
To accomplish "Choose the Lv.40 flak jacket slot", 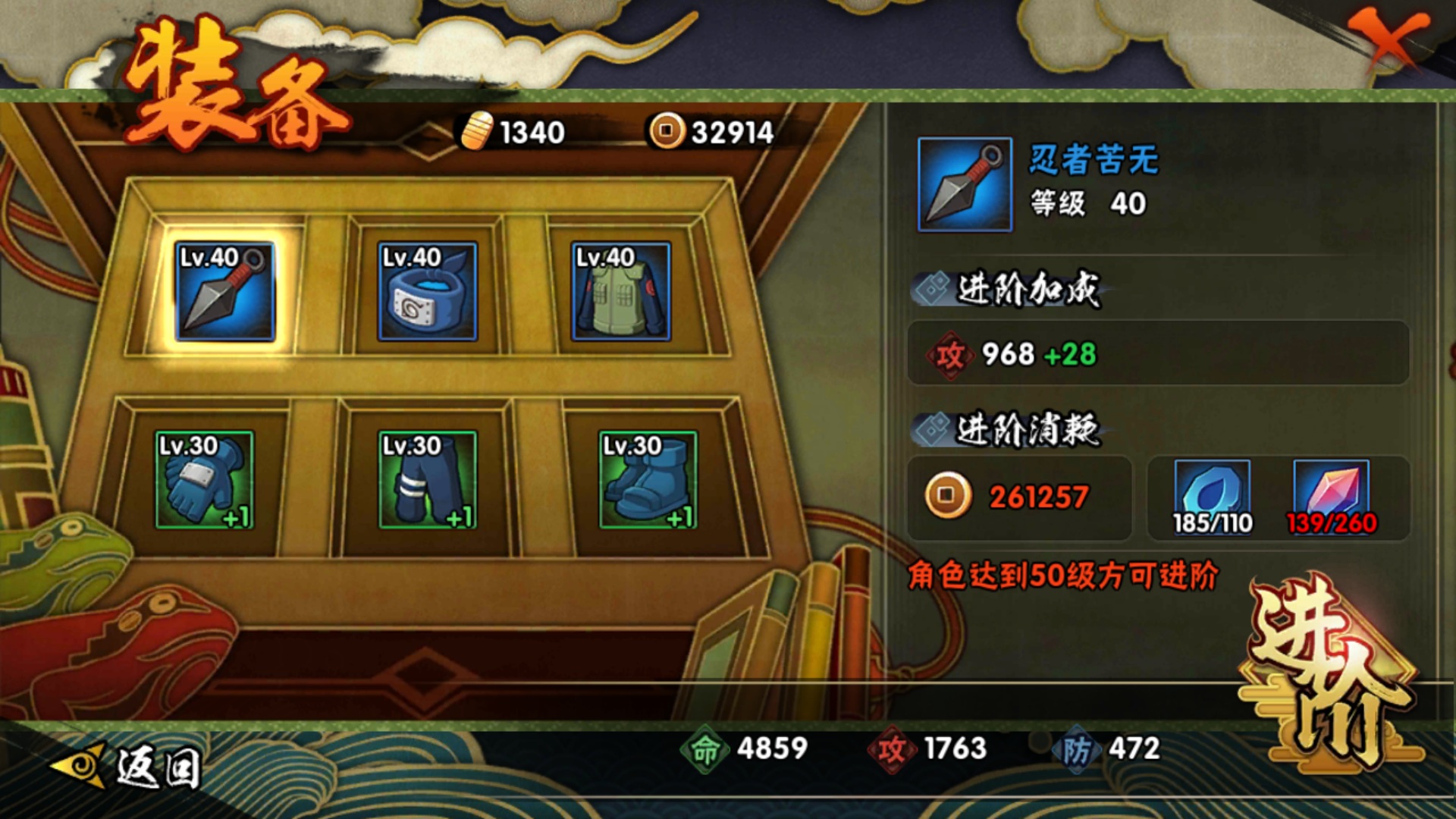I will tap(621, 292).
